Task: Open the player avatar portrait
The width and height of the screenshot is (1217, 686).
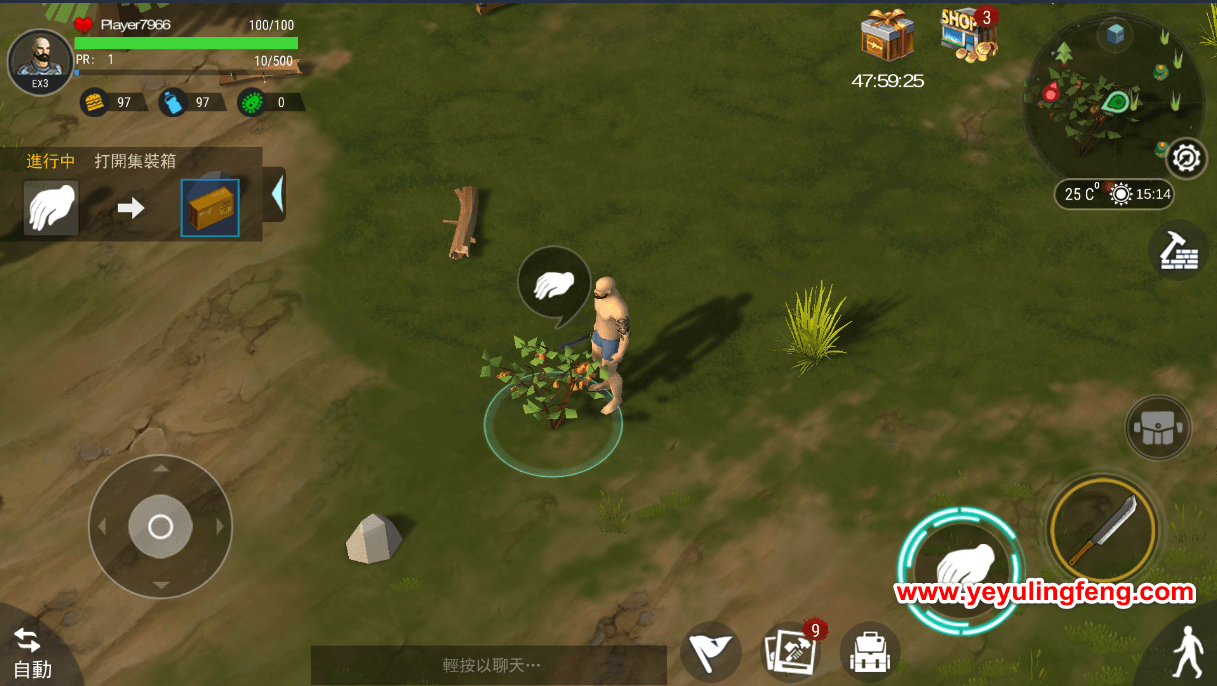Action: tap(40, 61)
